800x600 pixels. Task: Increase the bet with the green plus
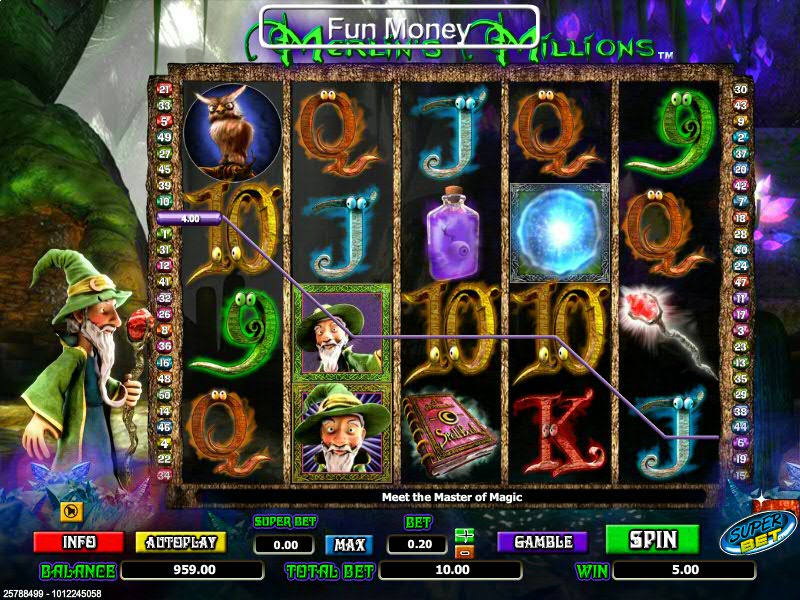(463, 536)
